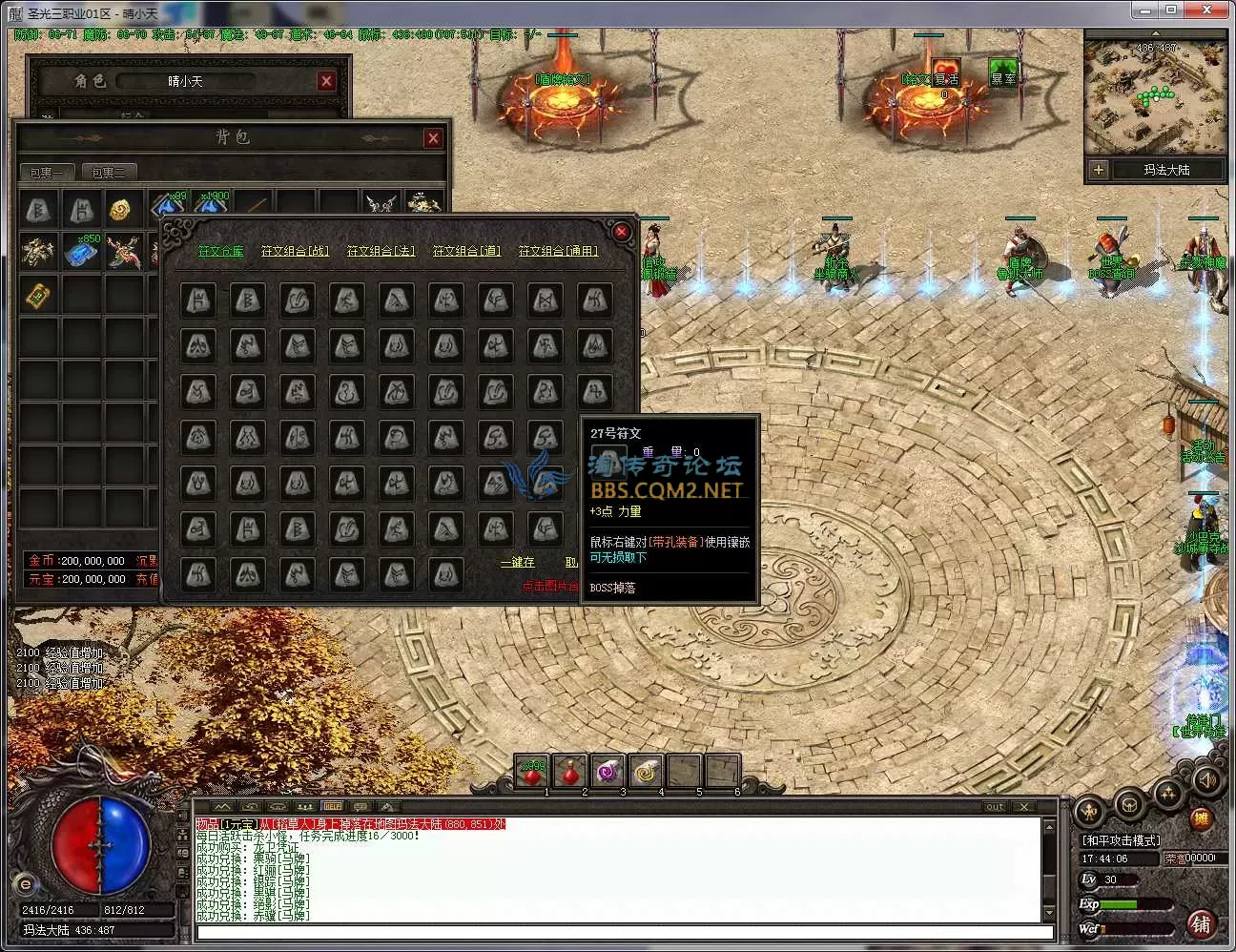This screenshot has height=952, width=1236.
Task: View the 符文组合[通用] general rune combos
Action: pos(559,251)
